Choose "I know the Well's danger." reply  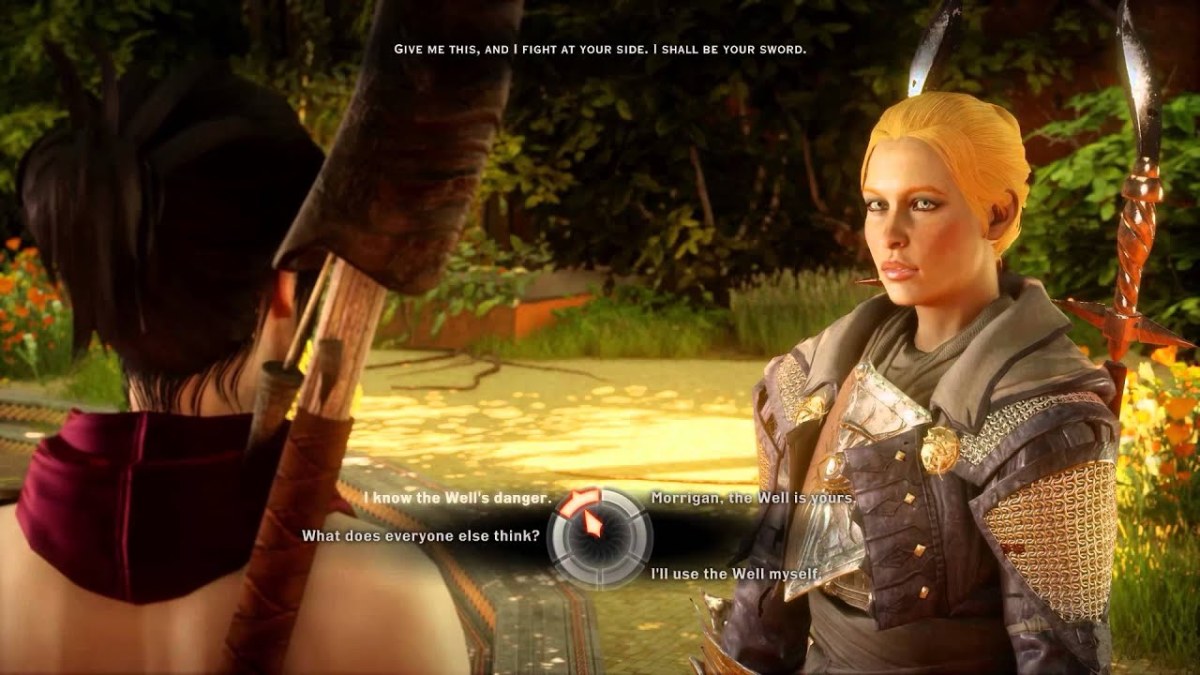[x=456, y=498]
